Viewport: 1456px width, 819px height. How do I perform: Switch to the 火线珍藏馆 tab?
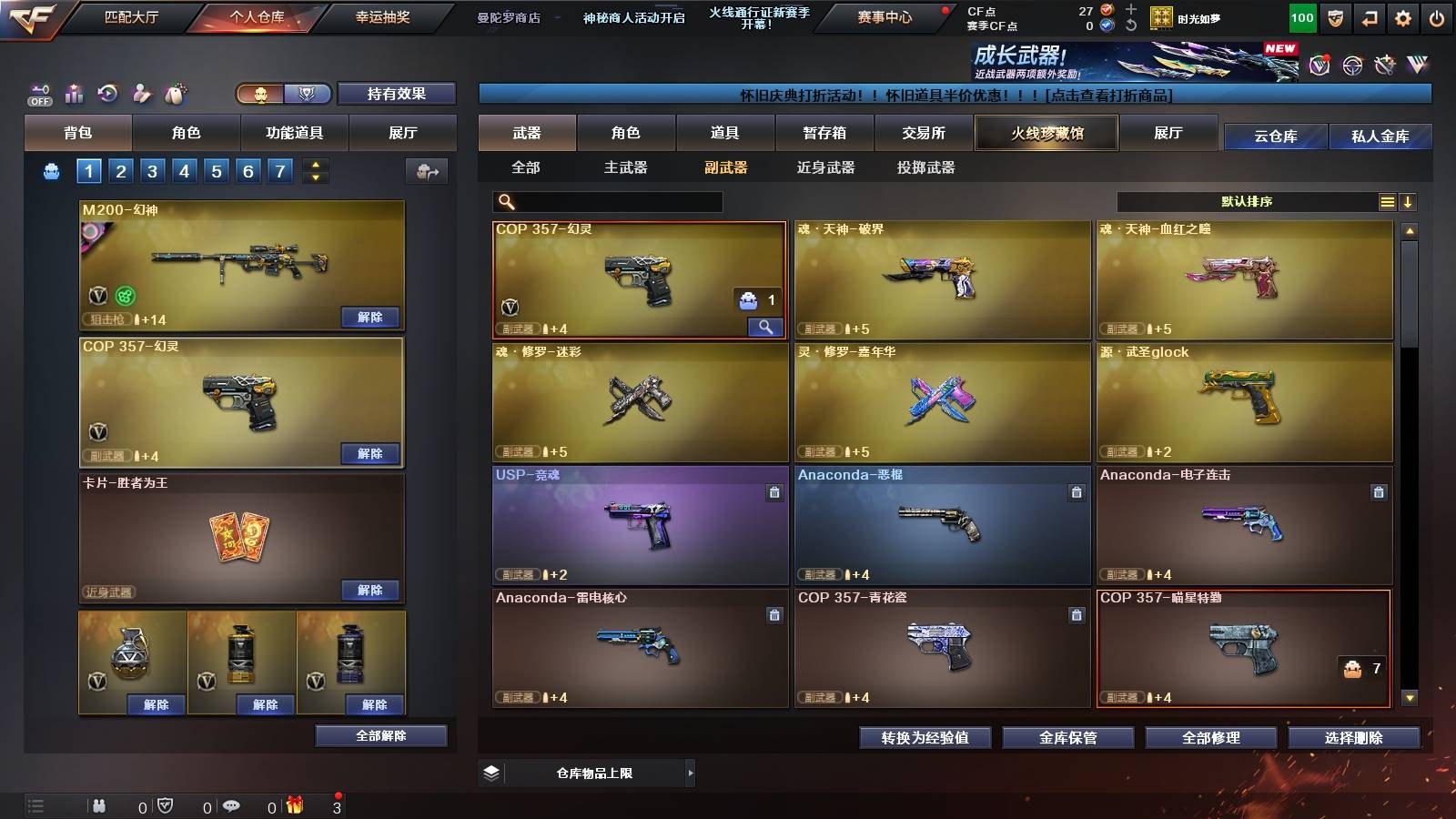[x=1046, y=133]
